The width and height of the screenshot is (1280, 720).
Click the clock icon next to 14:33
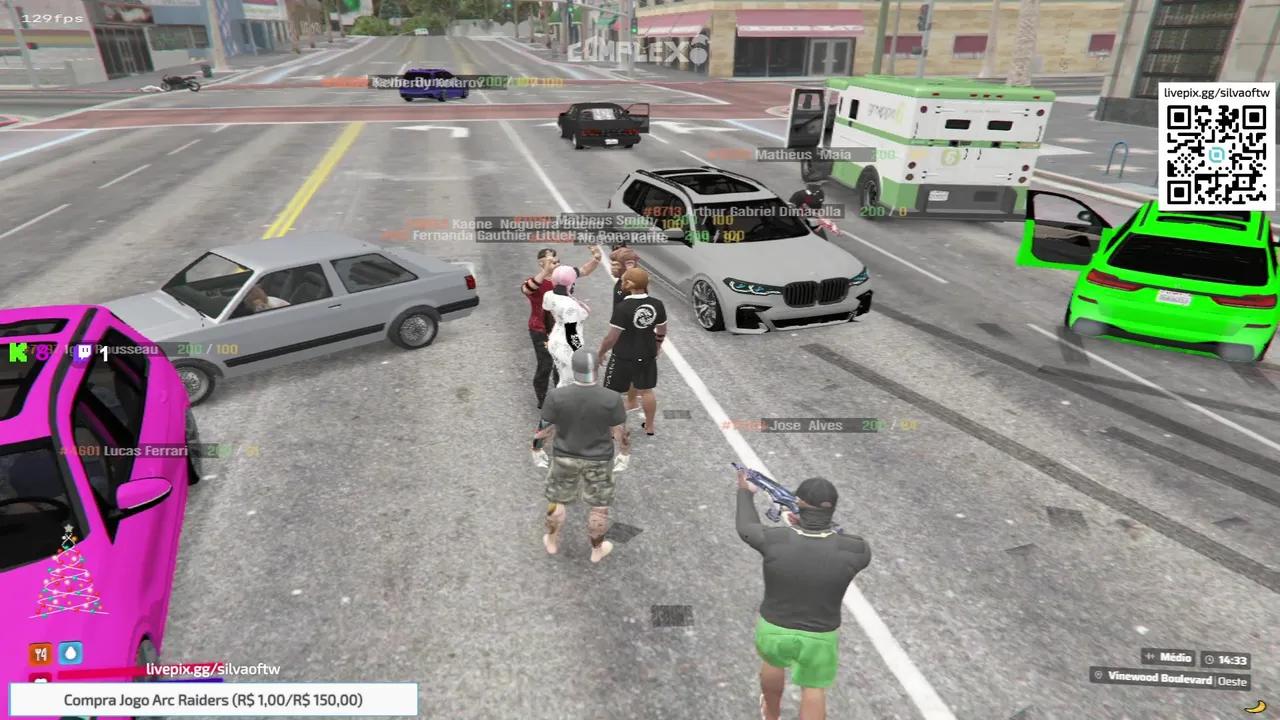click(x=1207, y=659)
